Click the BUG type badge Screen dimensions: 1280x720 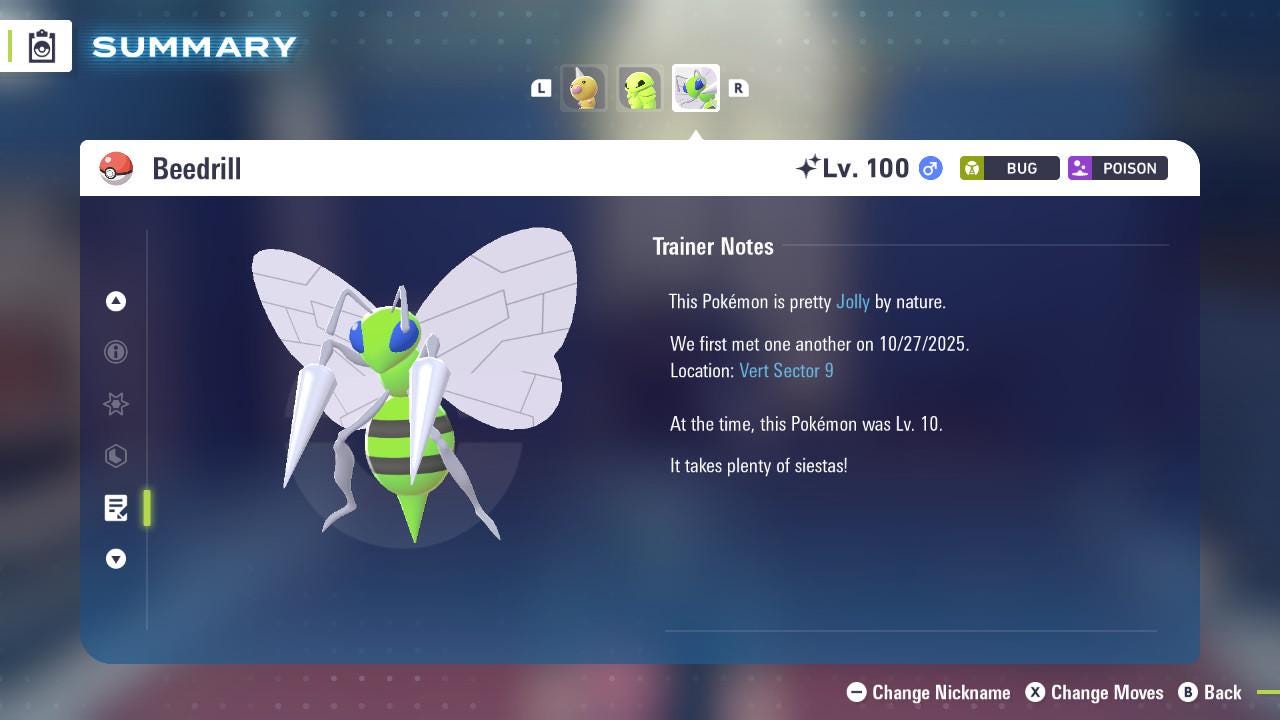point(1009,168)
